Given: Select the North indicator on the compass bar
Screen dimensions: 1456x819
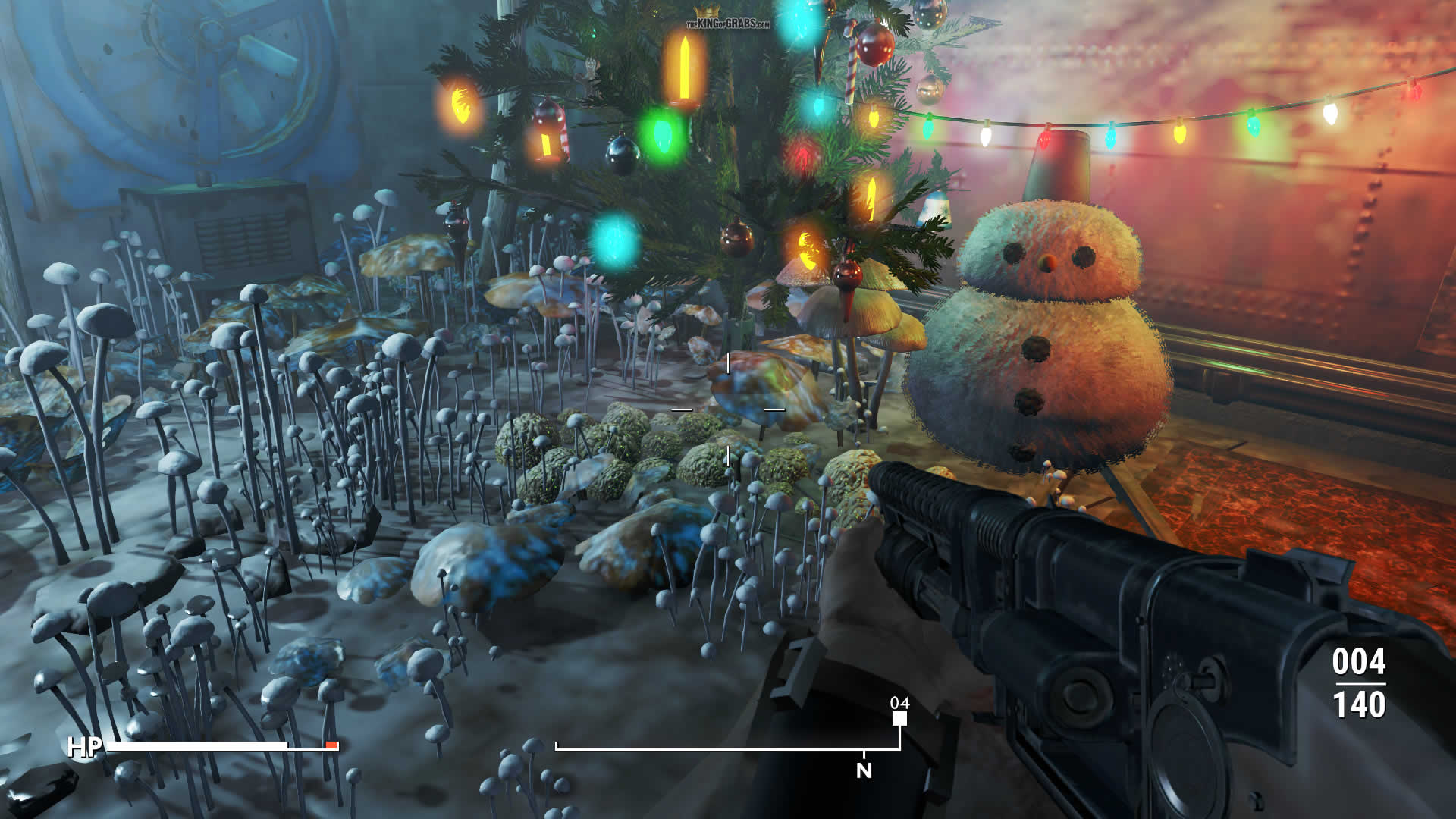Looking at the screenshot, I should click(864, 770).
